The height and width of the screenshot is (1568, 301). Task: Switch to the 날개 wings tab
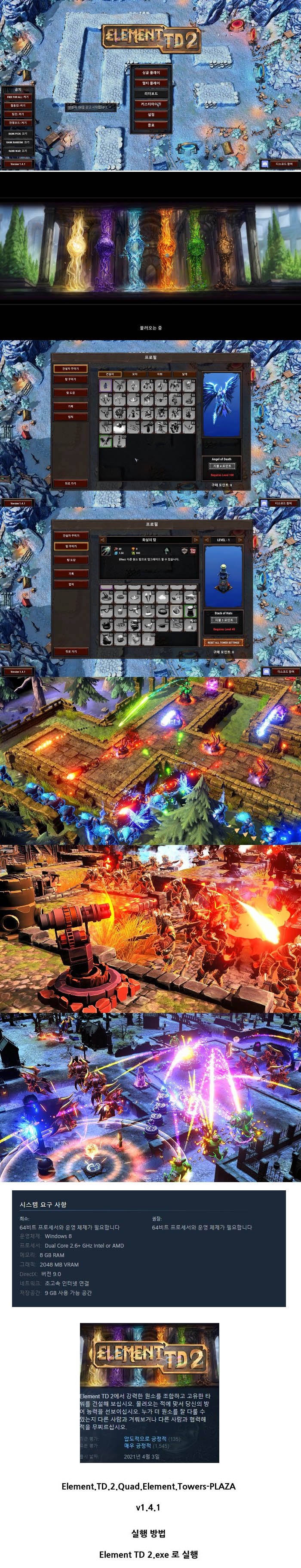pyautogui.click(x=185, y=374)
